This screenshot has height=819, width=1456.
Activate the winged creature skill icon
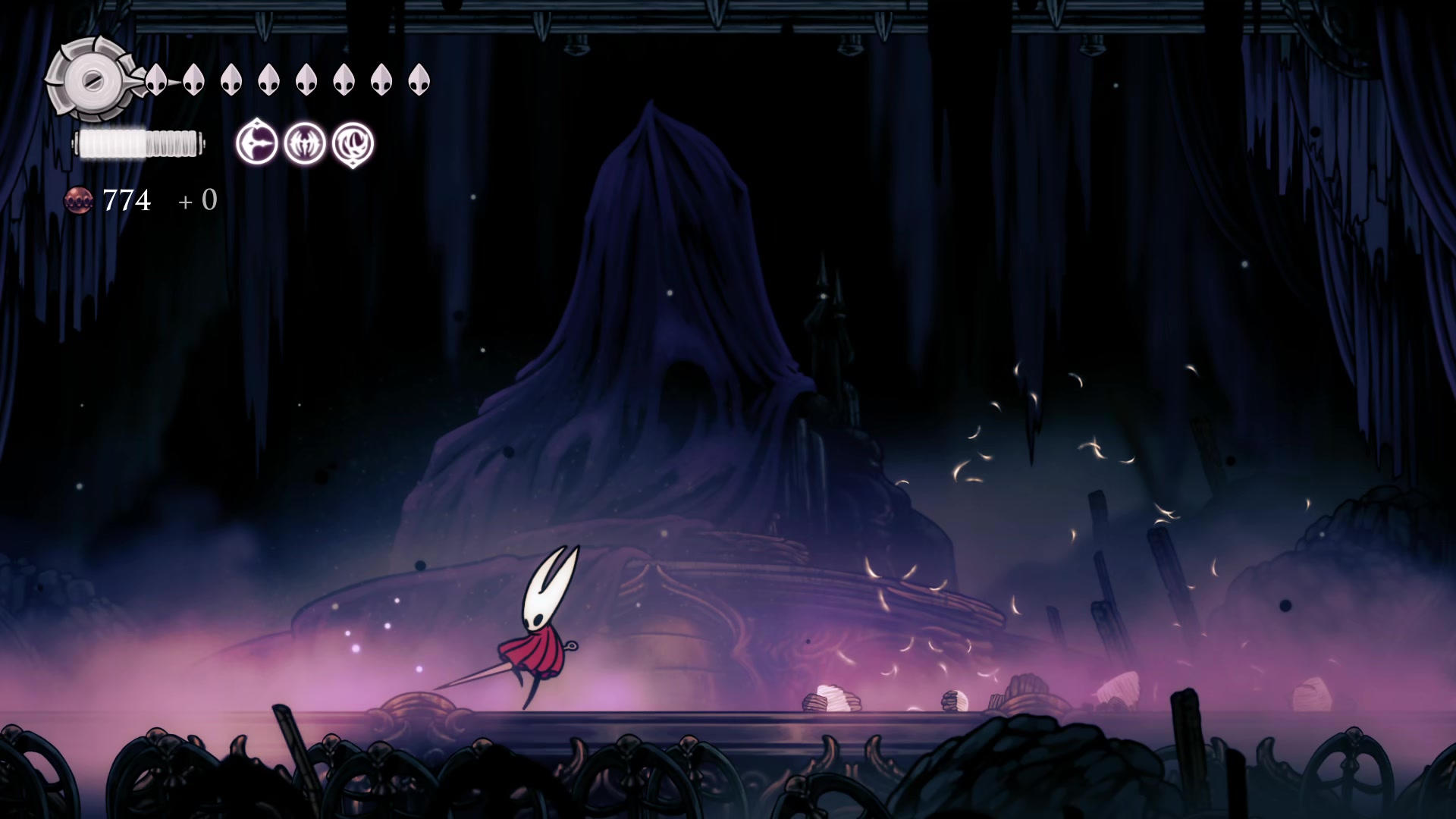(305, 143)
